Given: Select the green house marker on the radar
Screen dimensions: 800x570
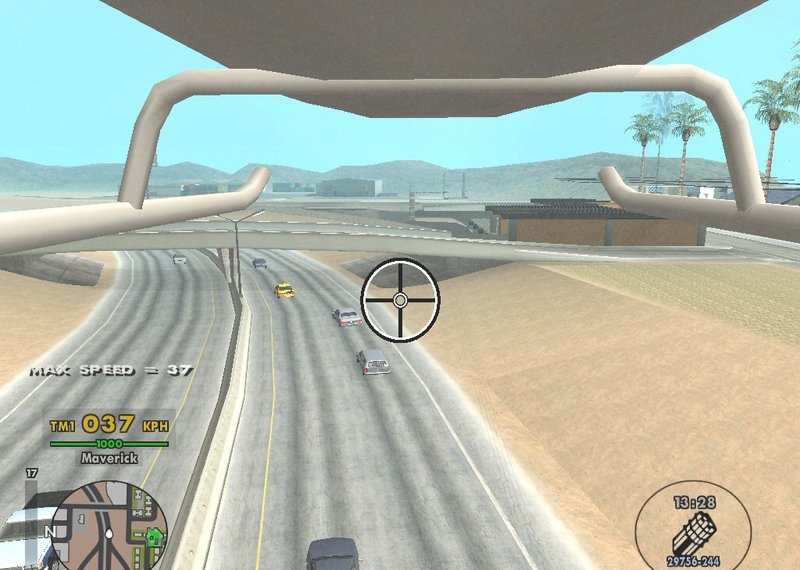Looking at the screenshot, I should click(154, 537).
